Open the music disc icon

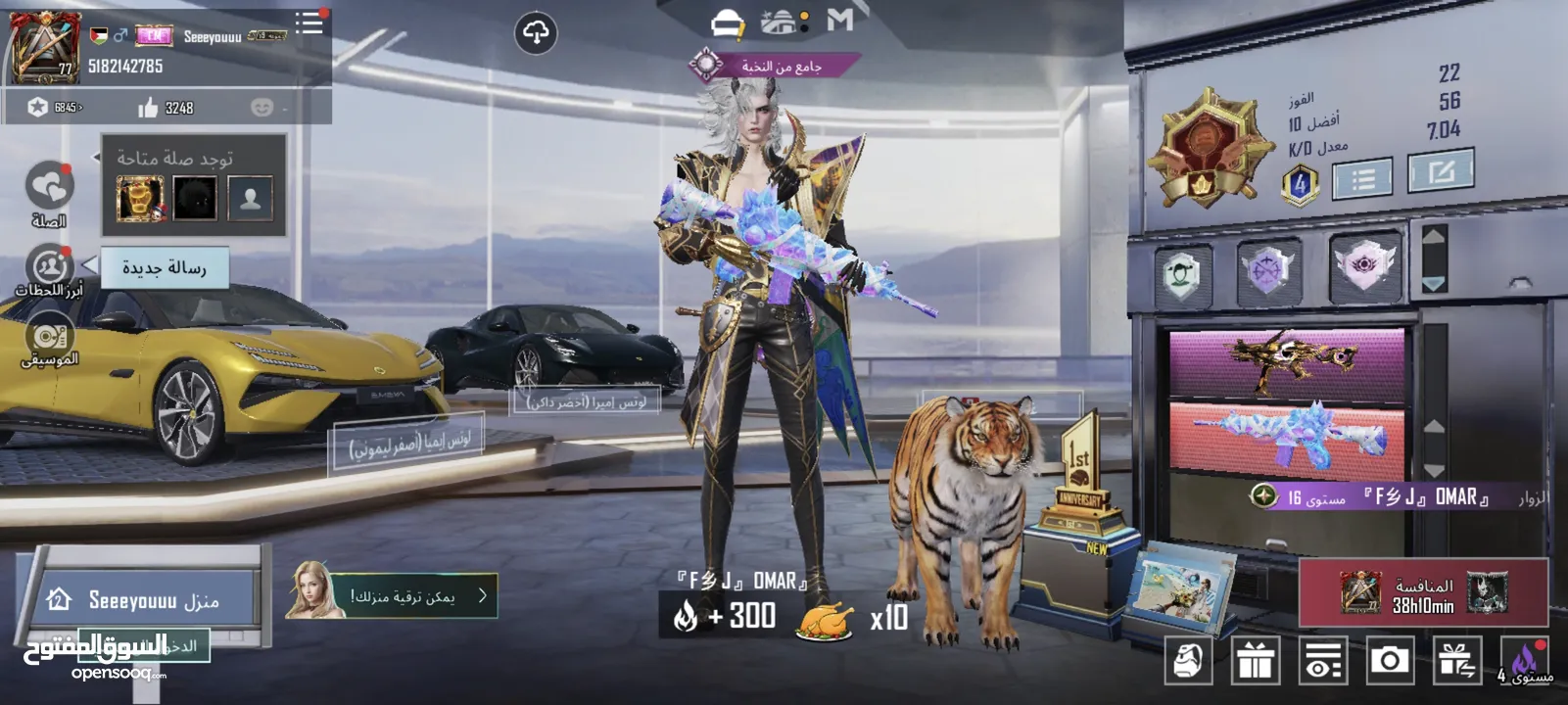[49, 338]
